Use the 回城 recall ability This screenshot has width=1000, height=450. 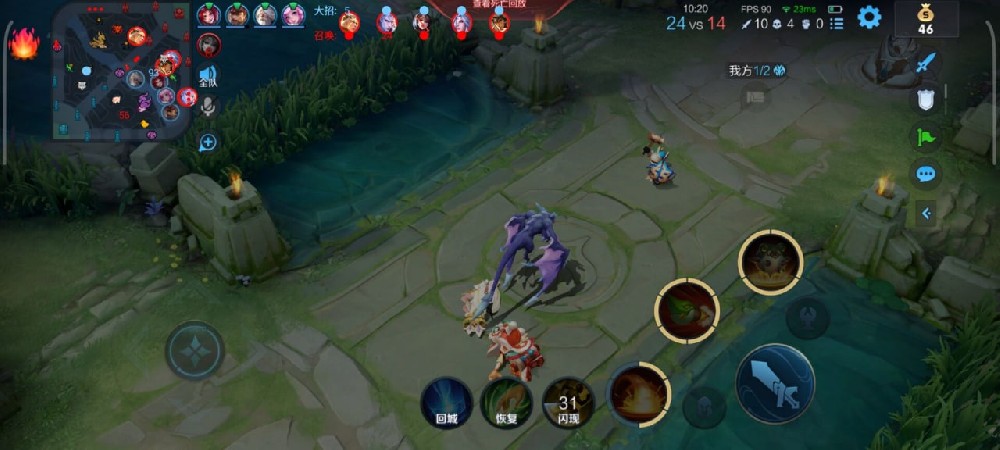coord(446,402)
